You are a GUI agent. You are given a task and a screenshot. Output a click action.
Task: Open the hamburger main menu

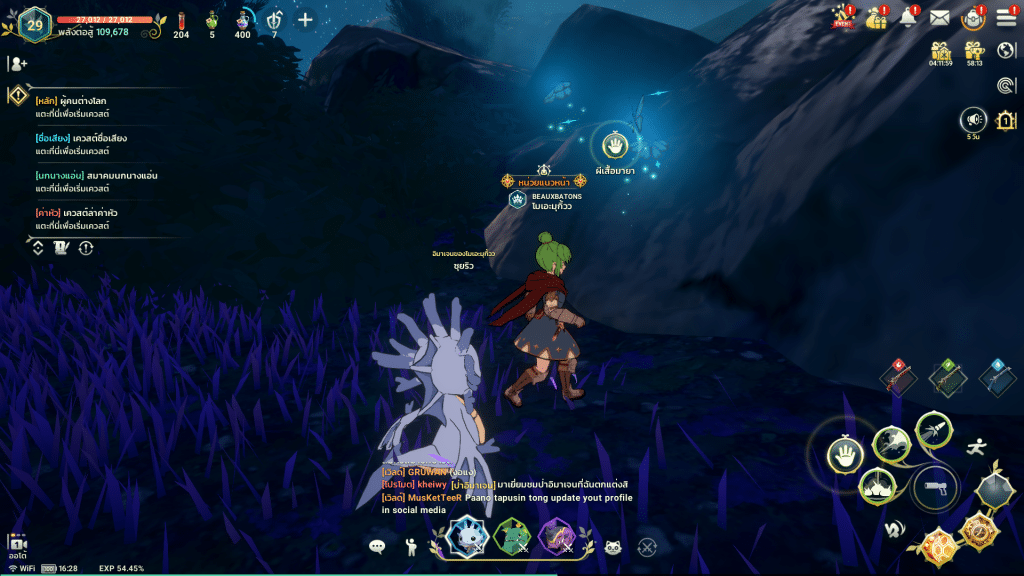point(1005,19)
